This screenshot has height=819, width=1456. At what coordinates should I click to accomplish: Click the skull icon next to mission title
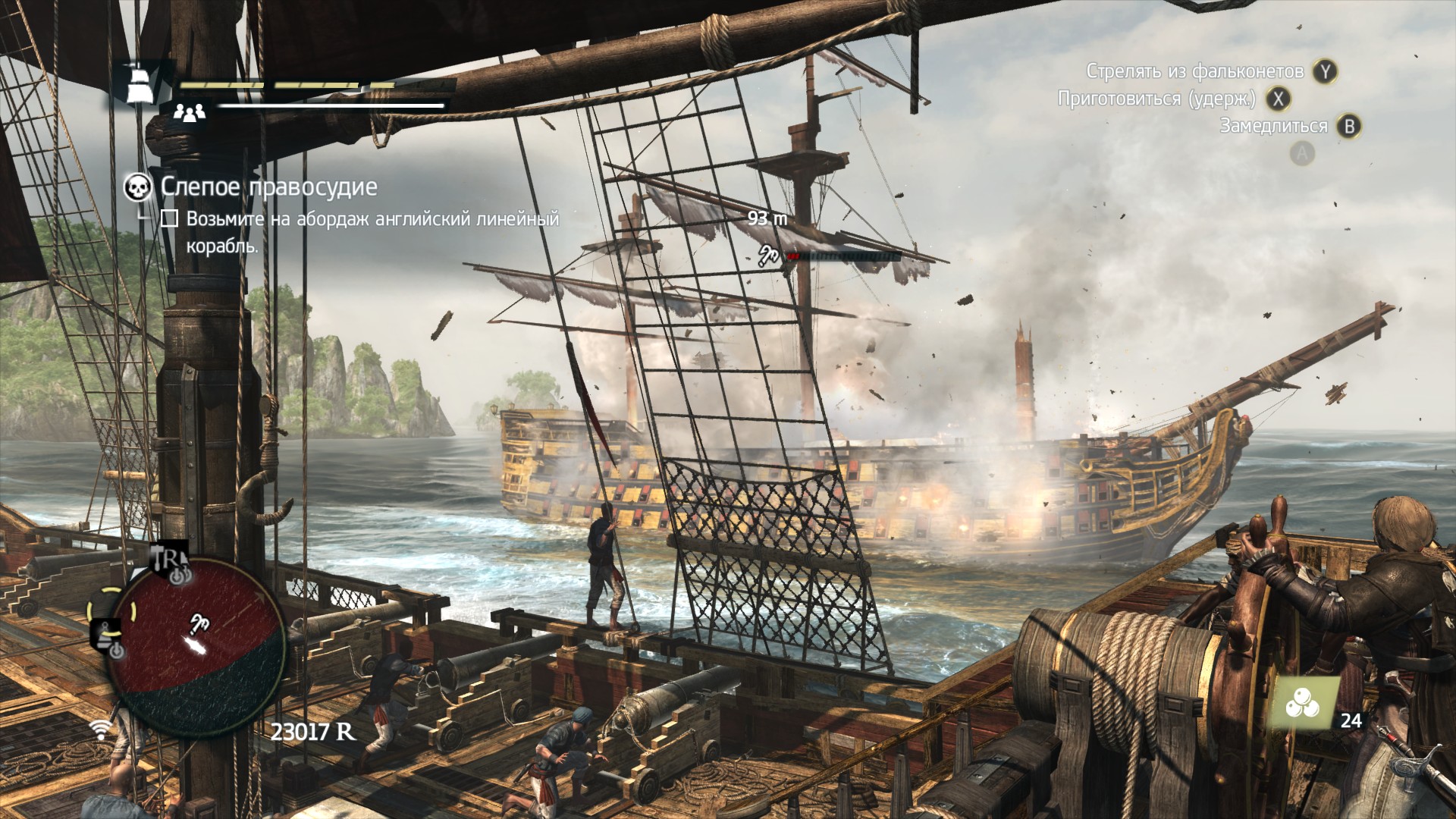click(137, 187)
